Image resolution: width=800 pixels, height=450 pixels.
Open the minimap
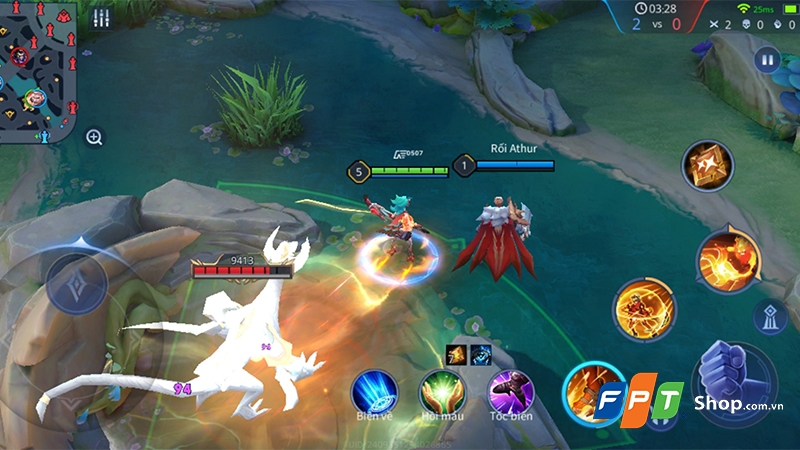[x=38, y=68]
